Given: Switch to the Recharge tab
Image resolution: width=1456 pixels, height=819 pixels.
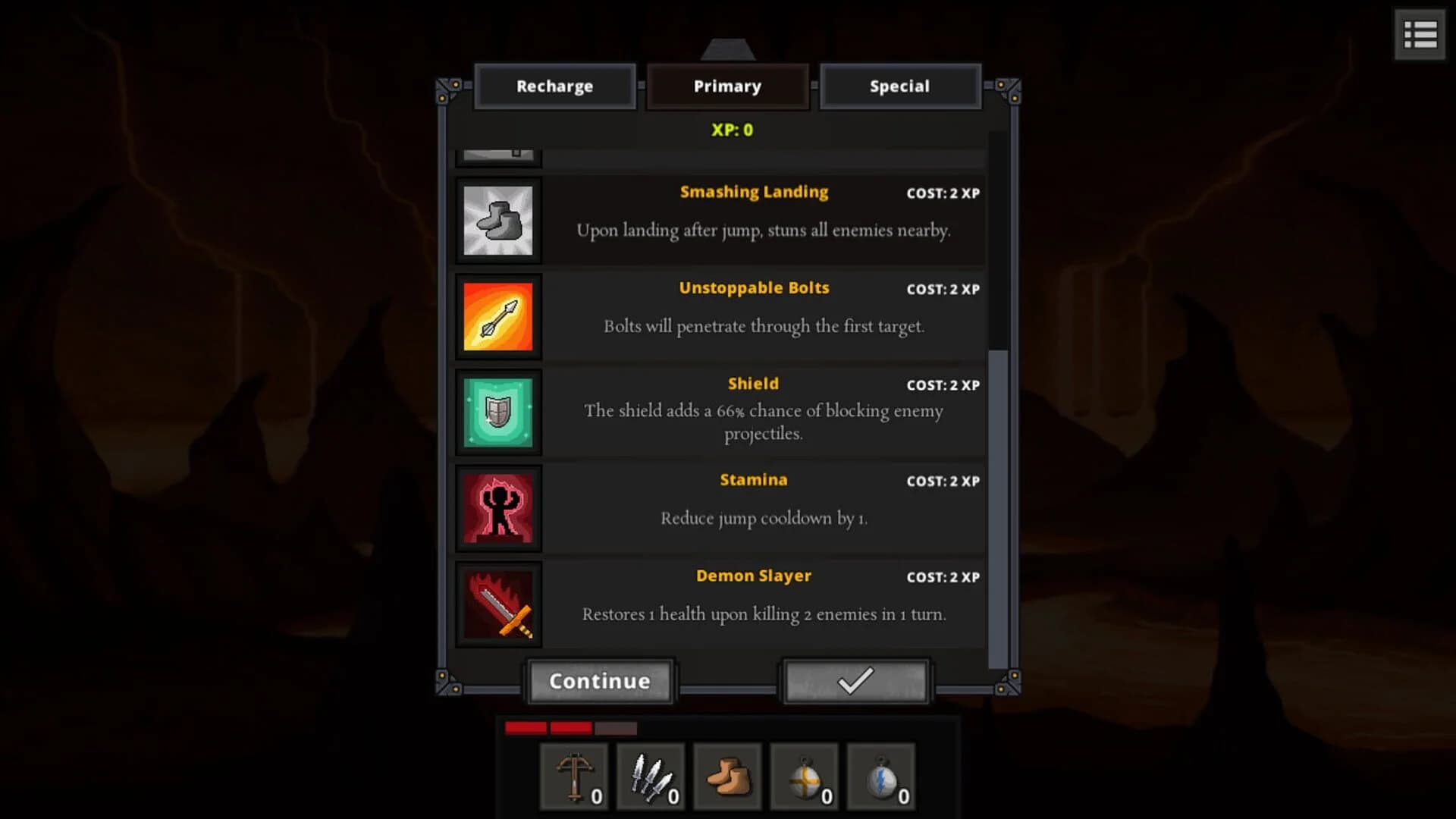Looking at the screenshot, I should click(x=555, y=86).
